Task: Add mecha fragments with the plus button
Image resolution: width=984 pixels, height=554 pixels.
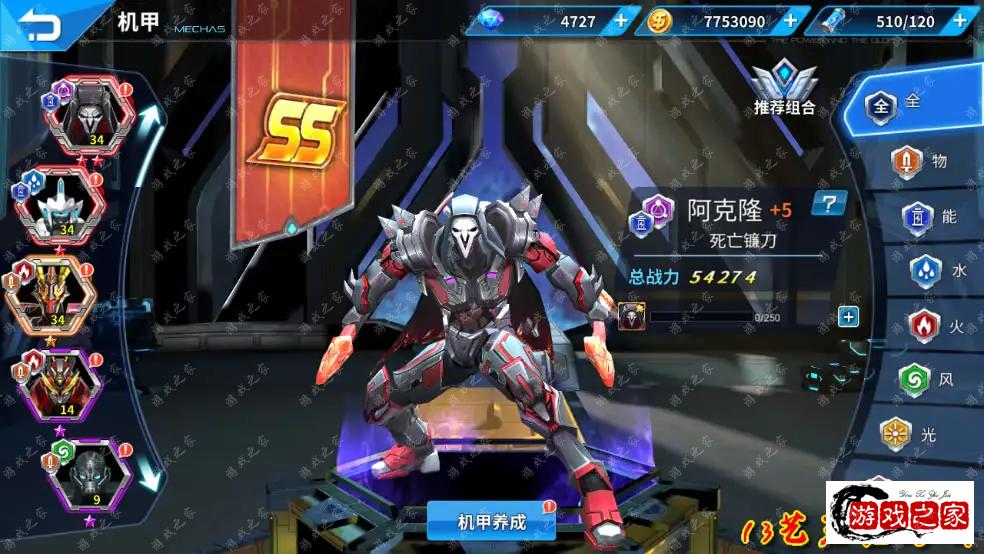Action: [848, 317]
